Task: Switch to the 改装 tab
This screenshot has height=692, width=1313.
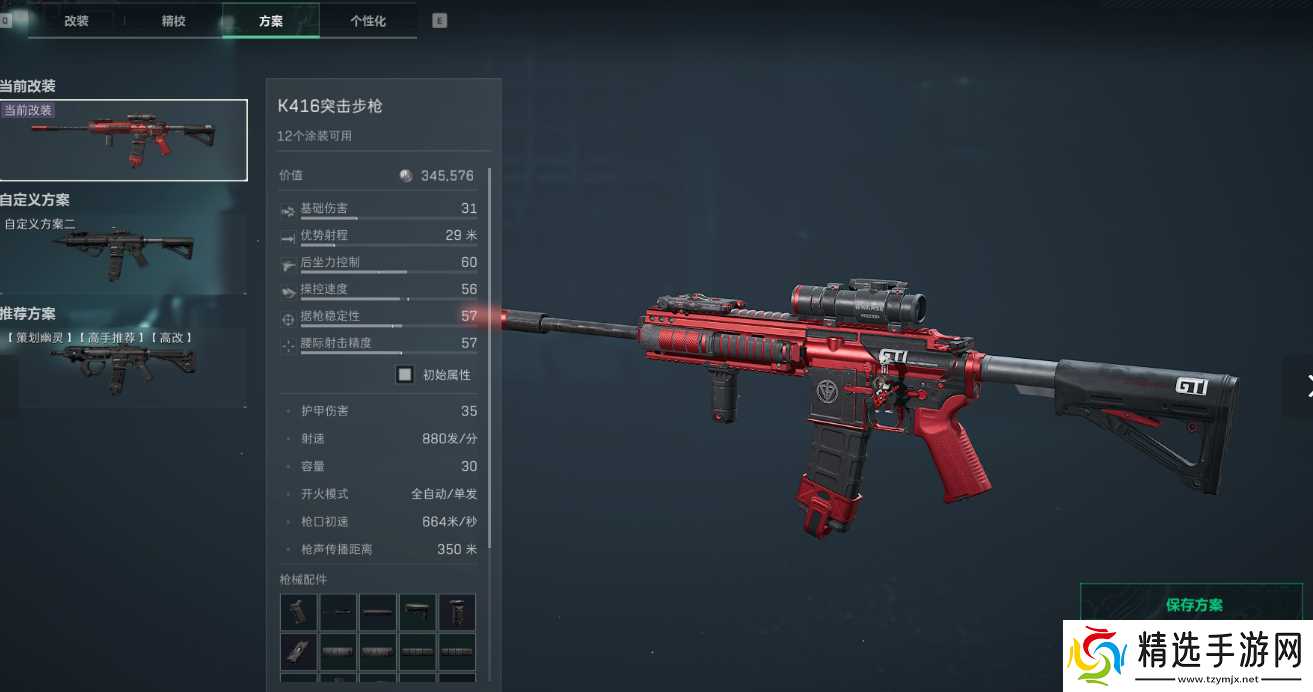Action: [x=77, y=21]
